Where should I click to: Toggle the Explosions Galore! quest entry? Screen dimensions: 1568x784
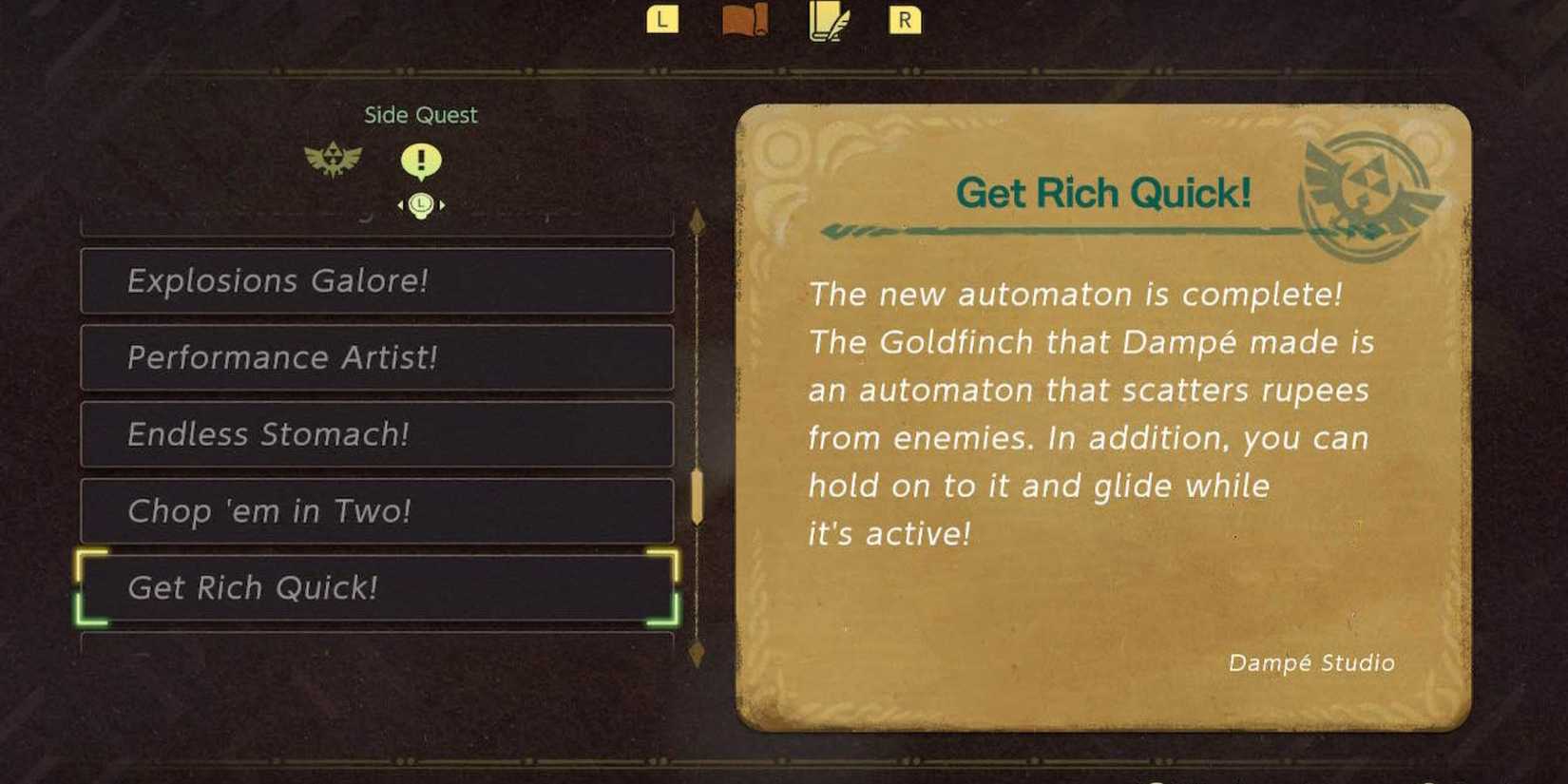(376, 281)
